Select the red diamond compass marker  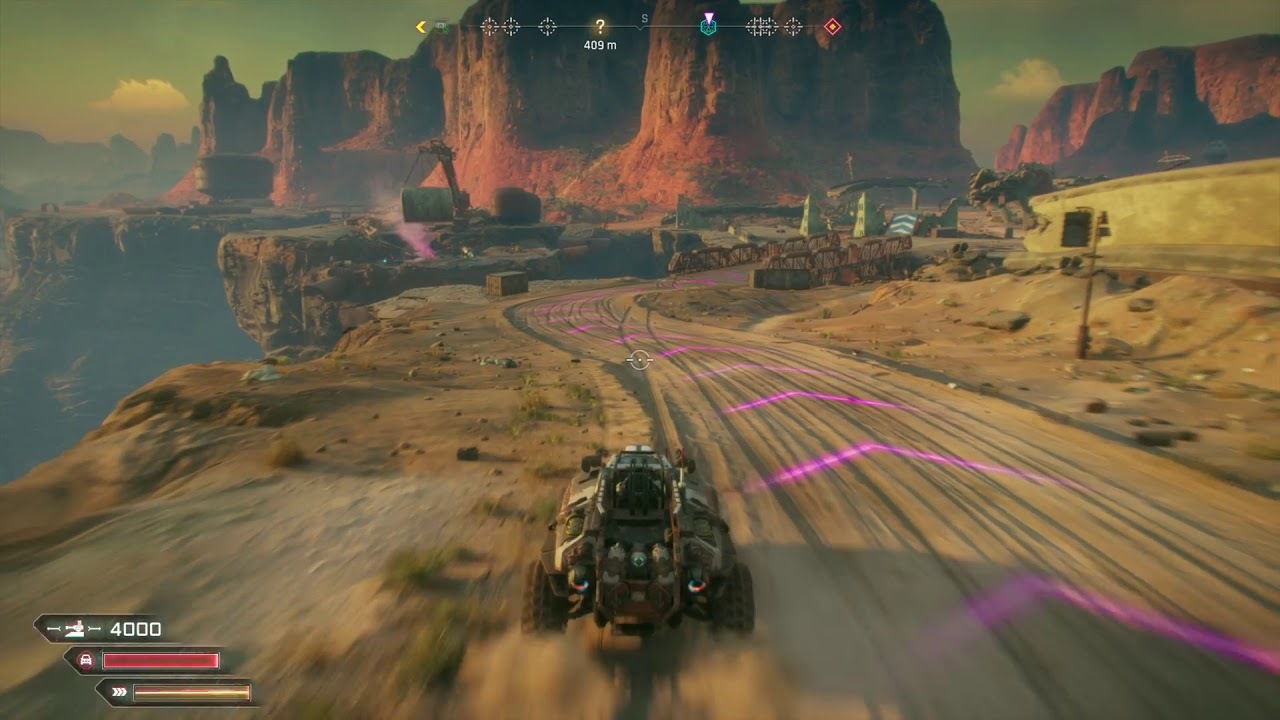832,27
